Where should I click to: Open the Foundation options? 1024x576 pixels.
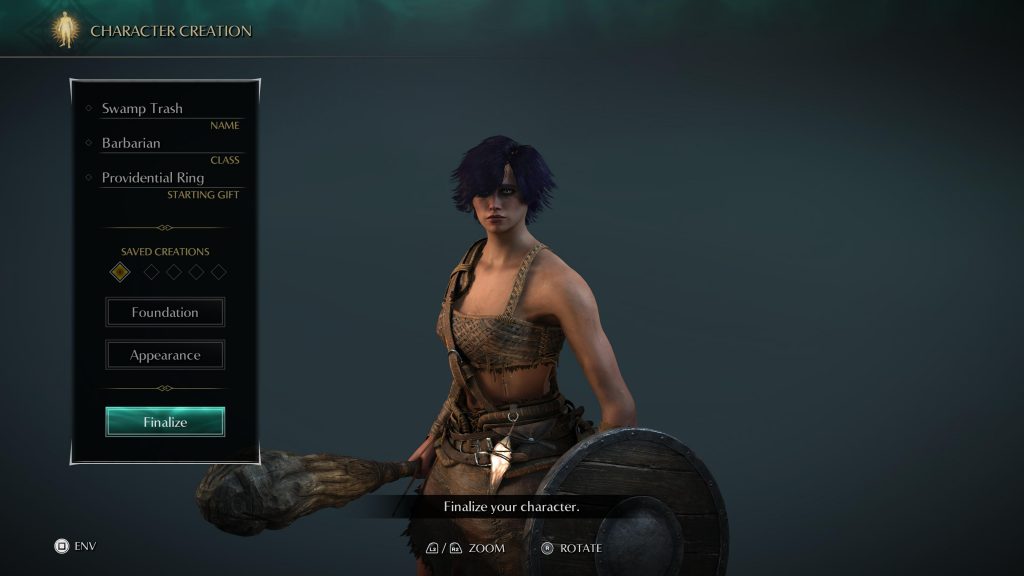click(x=165, y=312)
